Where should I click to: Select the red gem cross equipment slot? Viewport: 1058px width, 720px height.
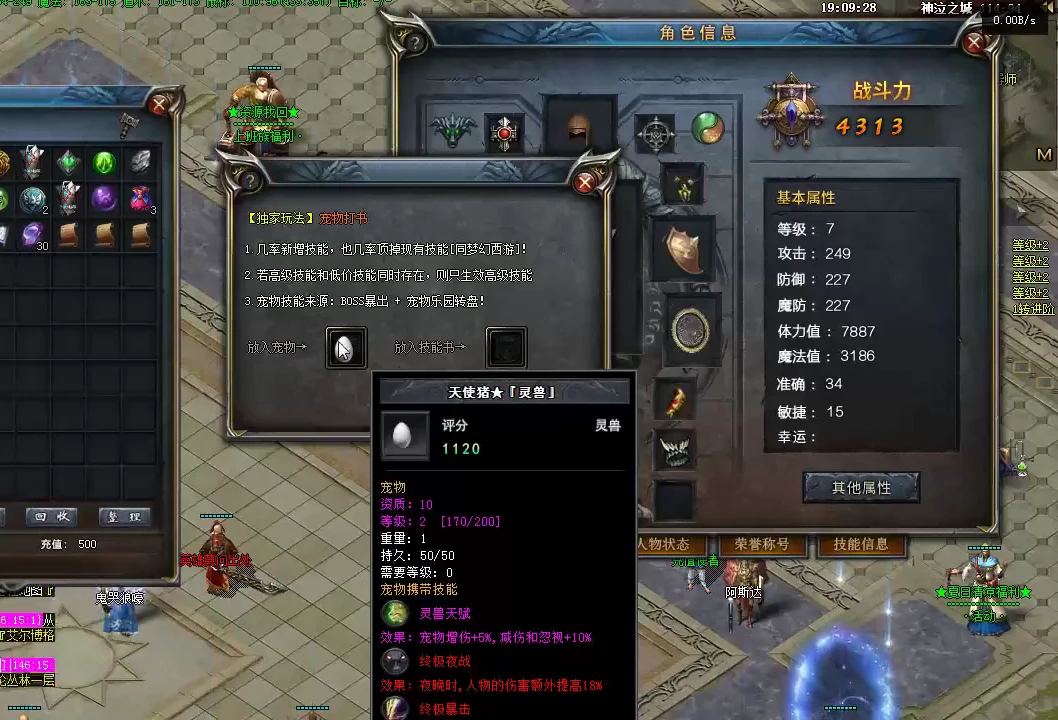504,133
